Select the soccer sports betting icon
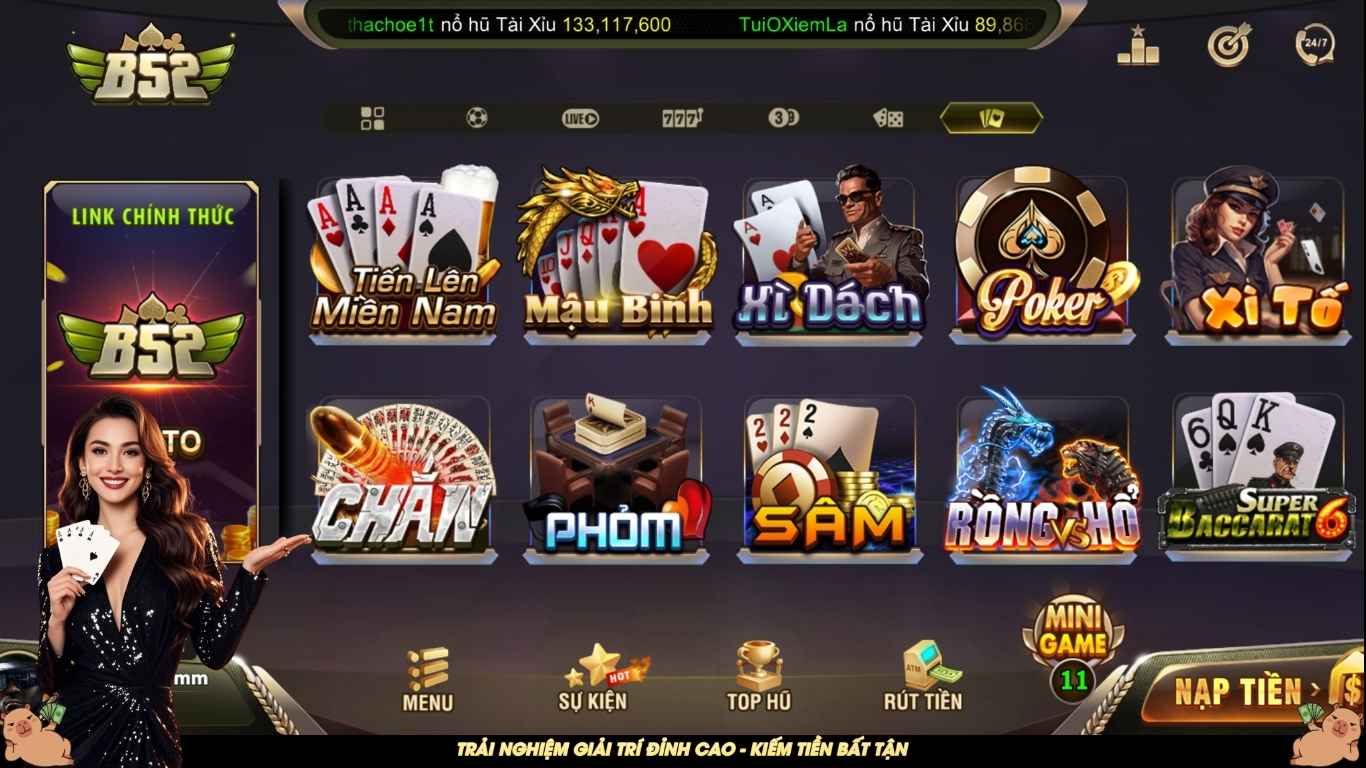The height and width of the screenshot is (768, 1366). [x=477, y=119]
